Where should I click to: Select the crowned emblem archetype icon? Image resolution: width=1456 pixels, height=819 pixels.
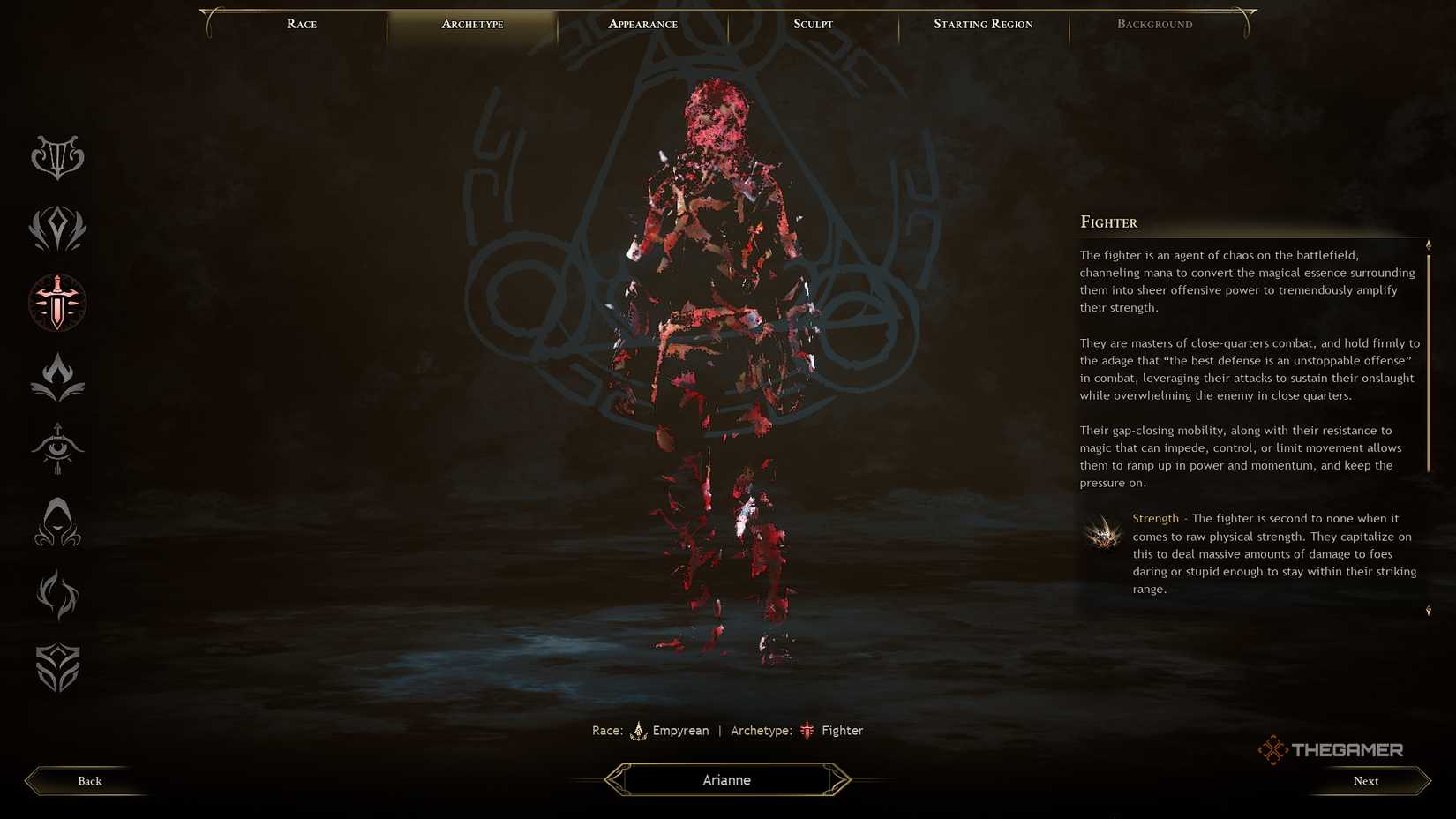point(56,229)
